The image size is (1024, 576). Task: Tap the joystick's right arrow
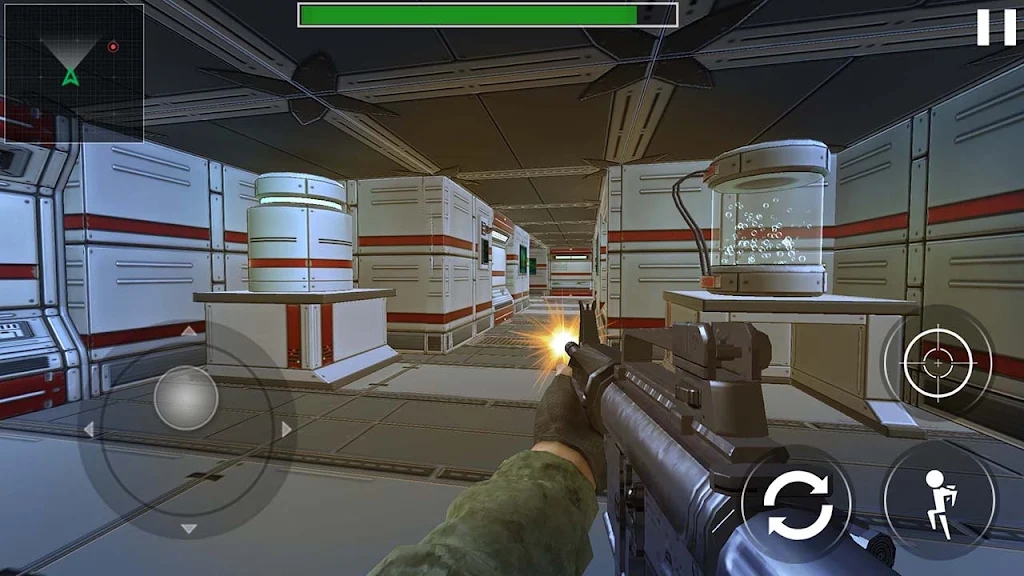point(287,430)
